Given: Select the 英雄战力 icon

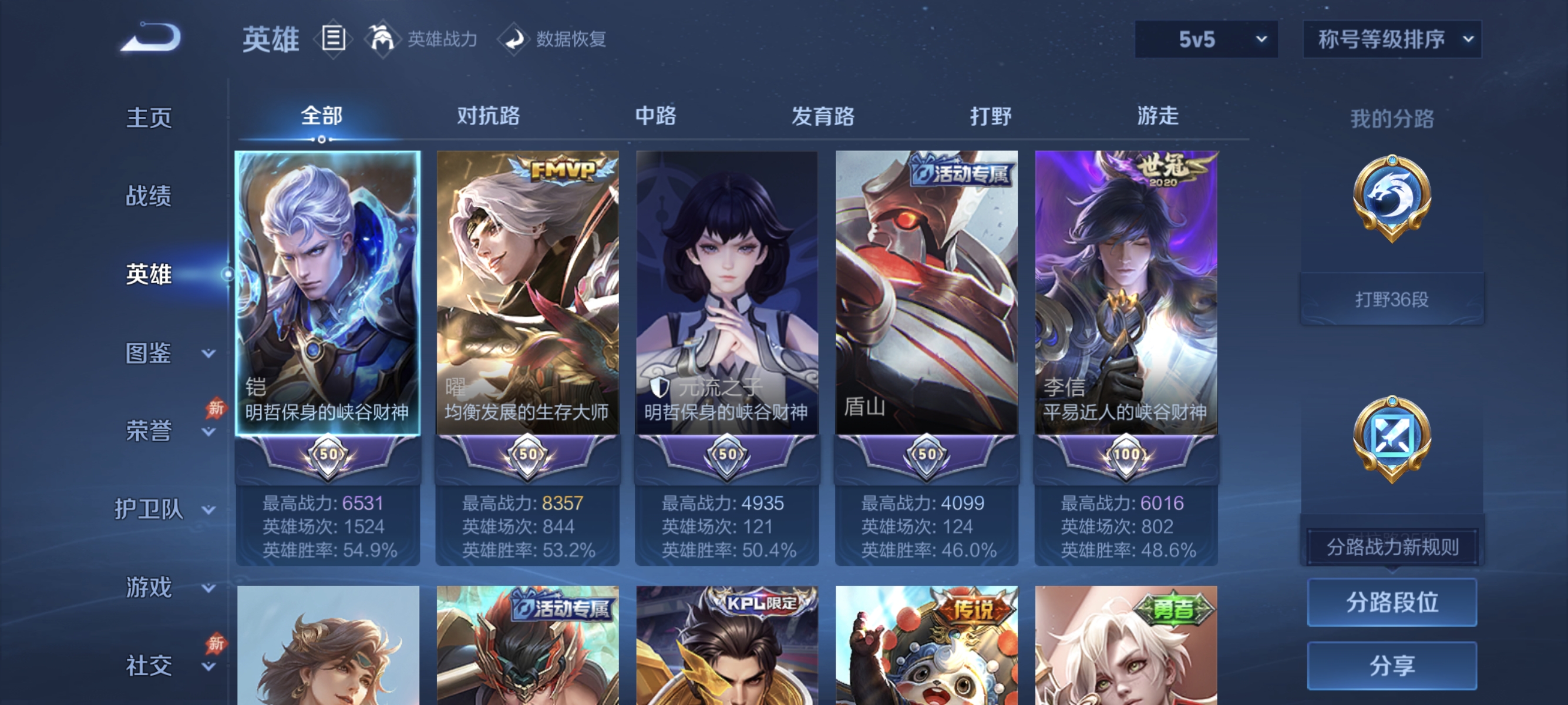Looking at the screenshot, I should [x=383, y=39].
